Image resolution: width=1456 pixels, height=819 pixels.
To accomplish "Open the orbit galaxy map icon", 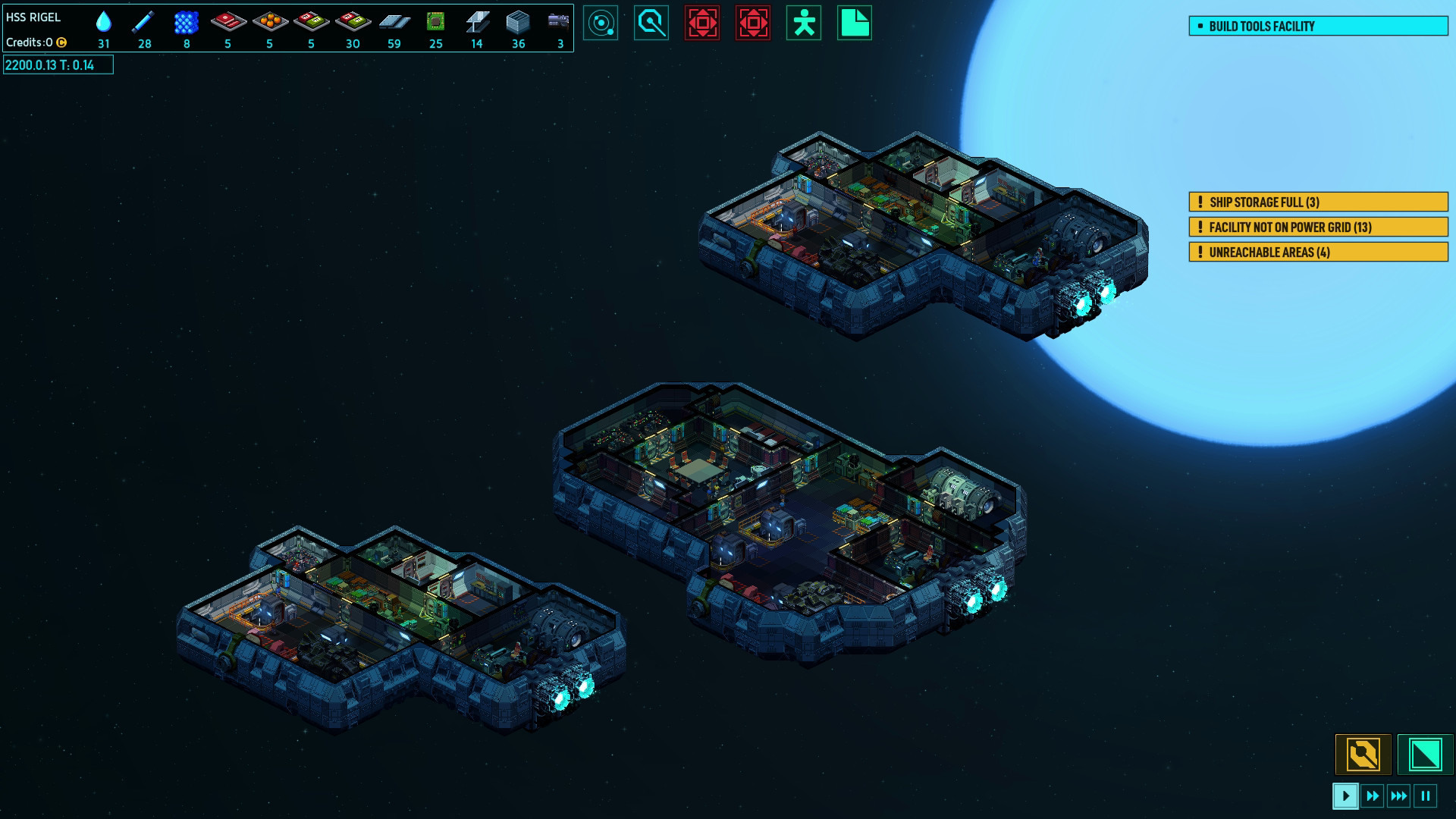I will [x=601, y=24].
